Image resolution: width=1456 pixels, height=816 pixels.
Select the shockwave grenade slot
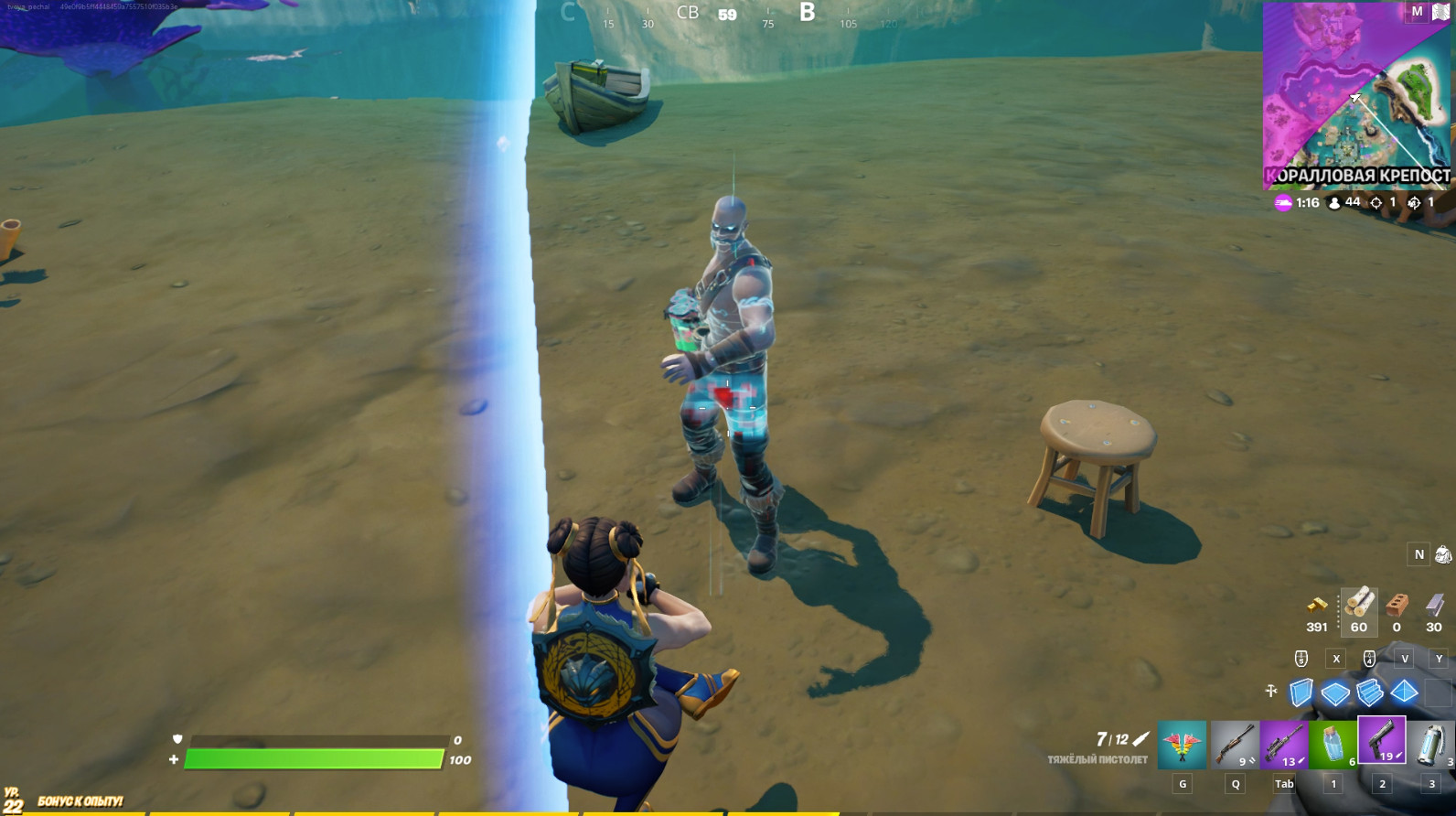(x=1431, y=745)
